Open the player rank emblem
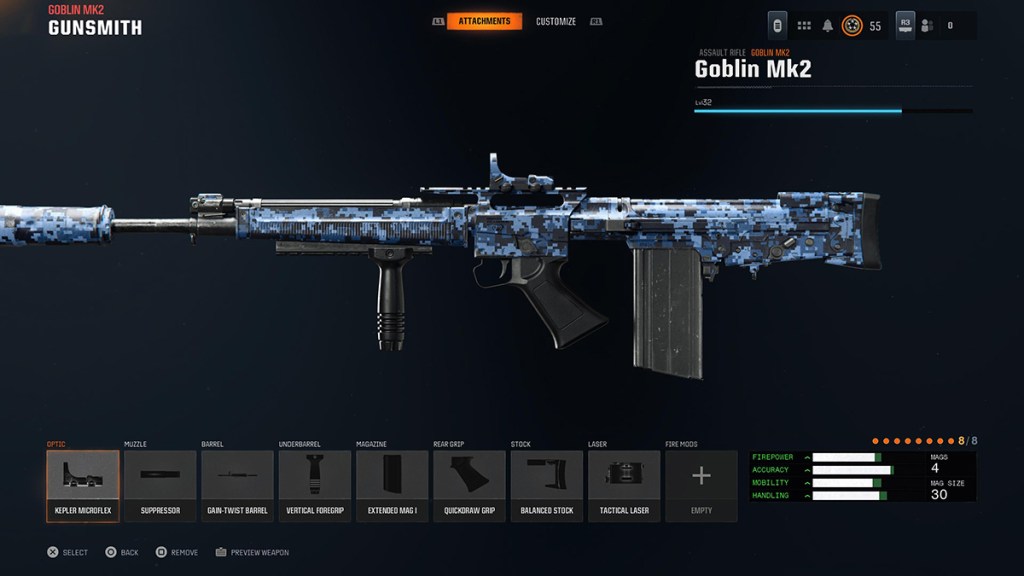 coord(853,25)
